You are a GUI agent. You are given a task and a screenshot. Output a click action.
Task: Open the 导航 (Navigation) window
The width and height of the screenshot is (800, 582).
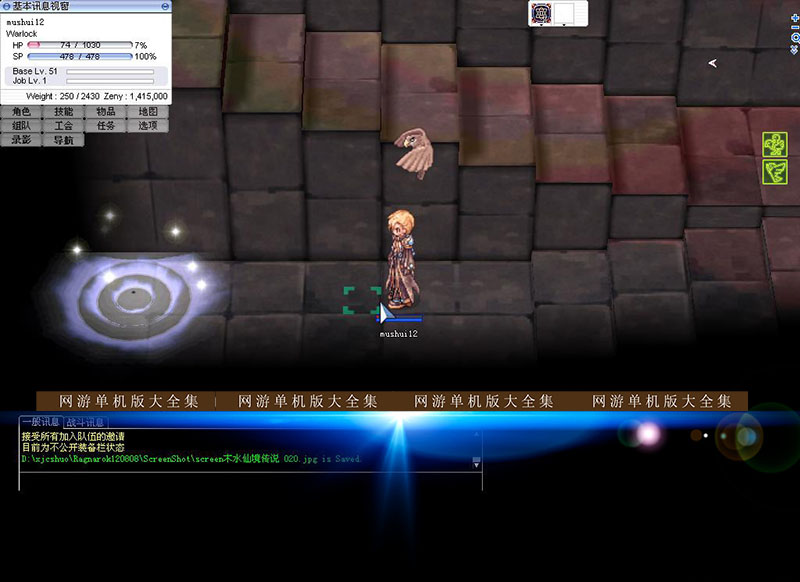tap(64, 140)
